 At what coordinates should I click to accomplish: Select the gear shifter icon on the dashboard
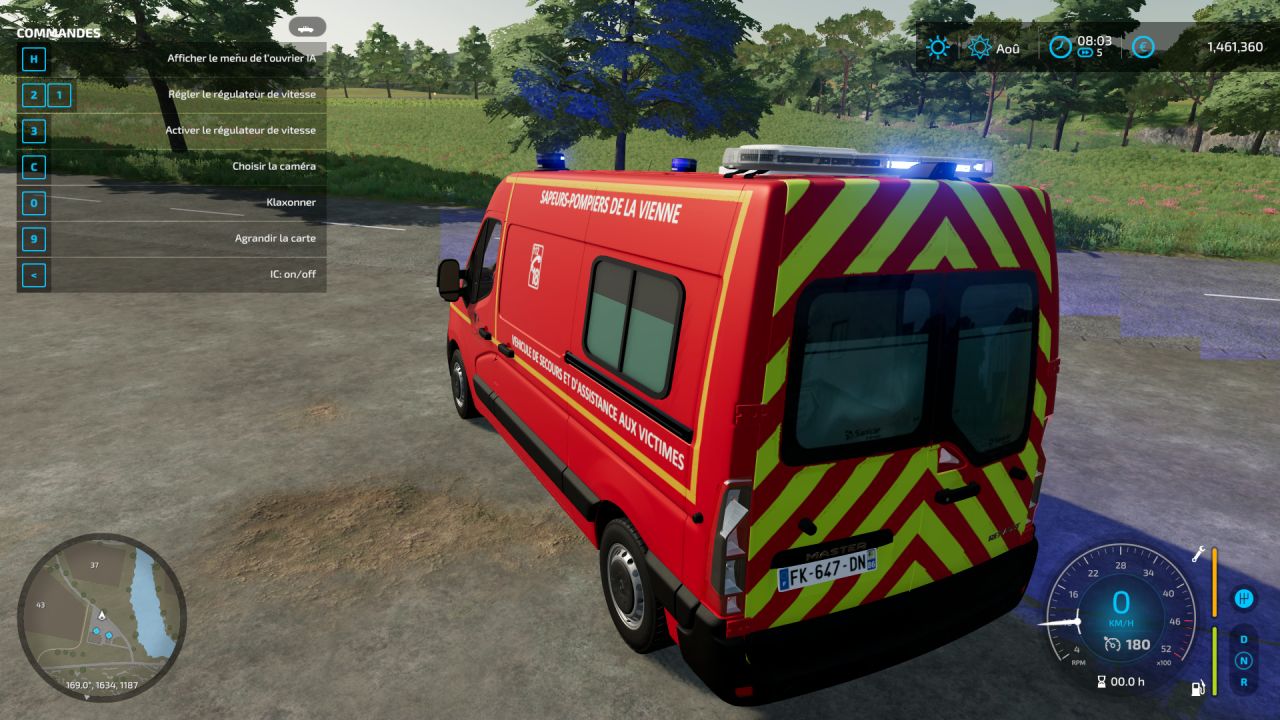[1243, 599]
